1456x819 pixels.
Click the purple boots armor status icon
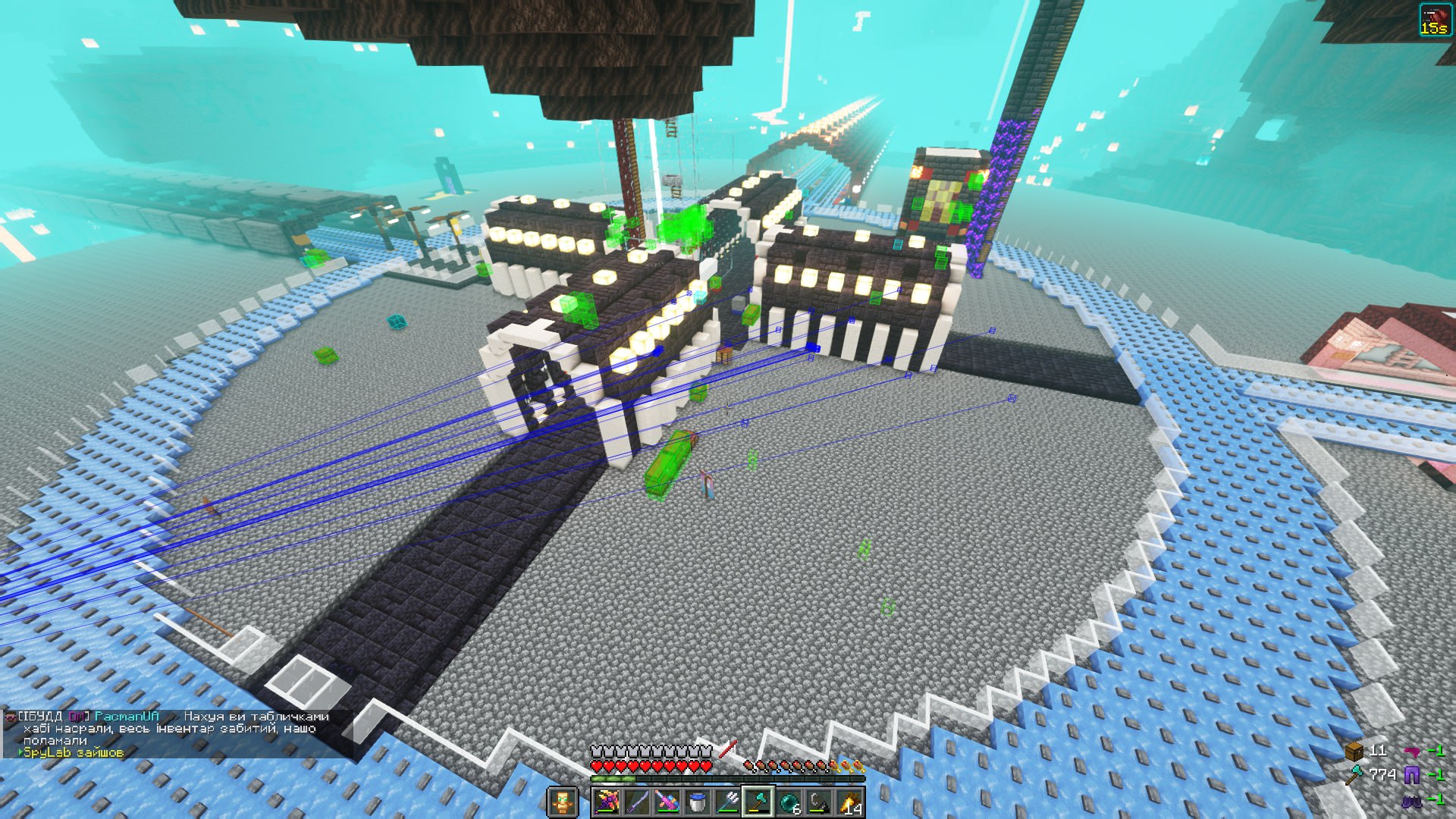(x=1412, y=799)
